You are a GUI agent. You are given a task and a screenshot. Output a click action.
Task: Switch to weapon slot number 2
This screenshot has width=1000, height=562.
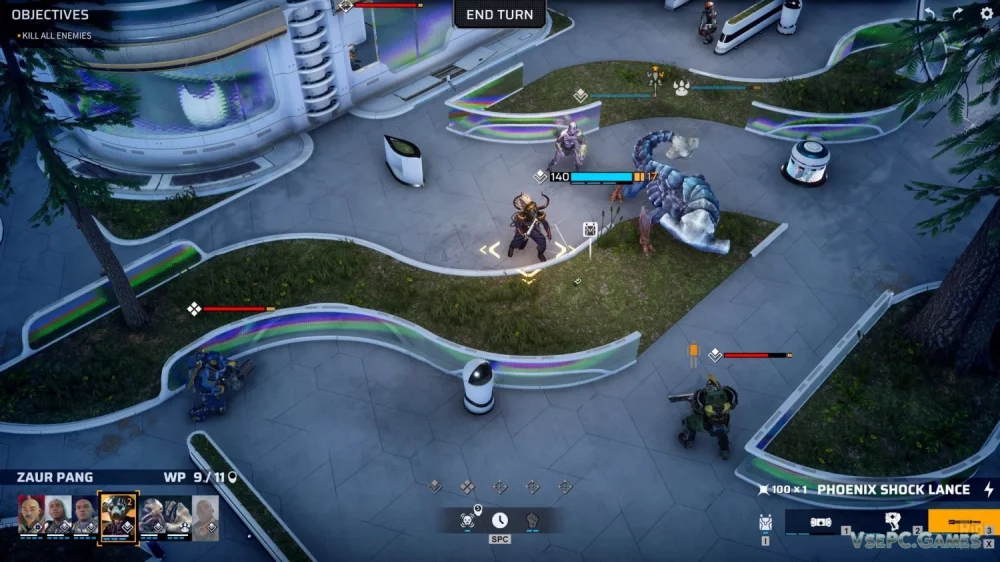pos(892,522)
